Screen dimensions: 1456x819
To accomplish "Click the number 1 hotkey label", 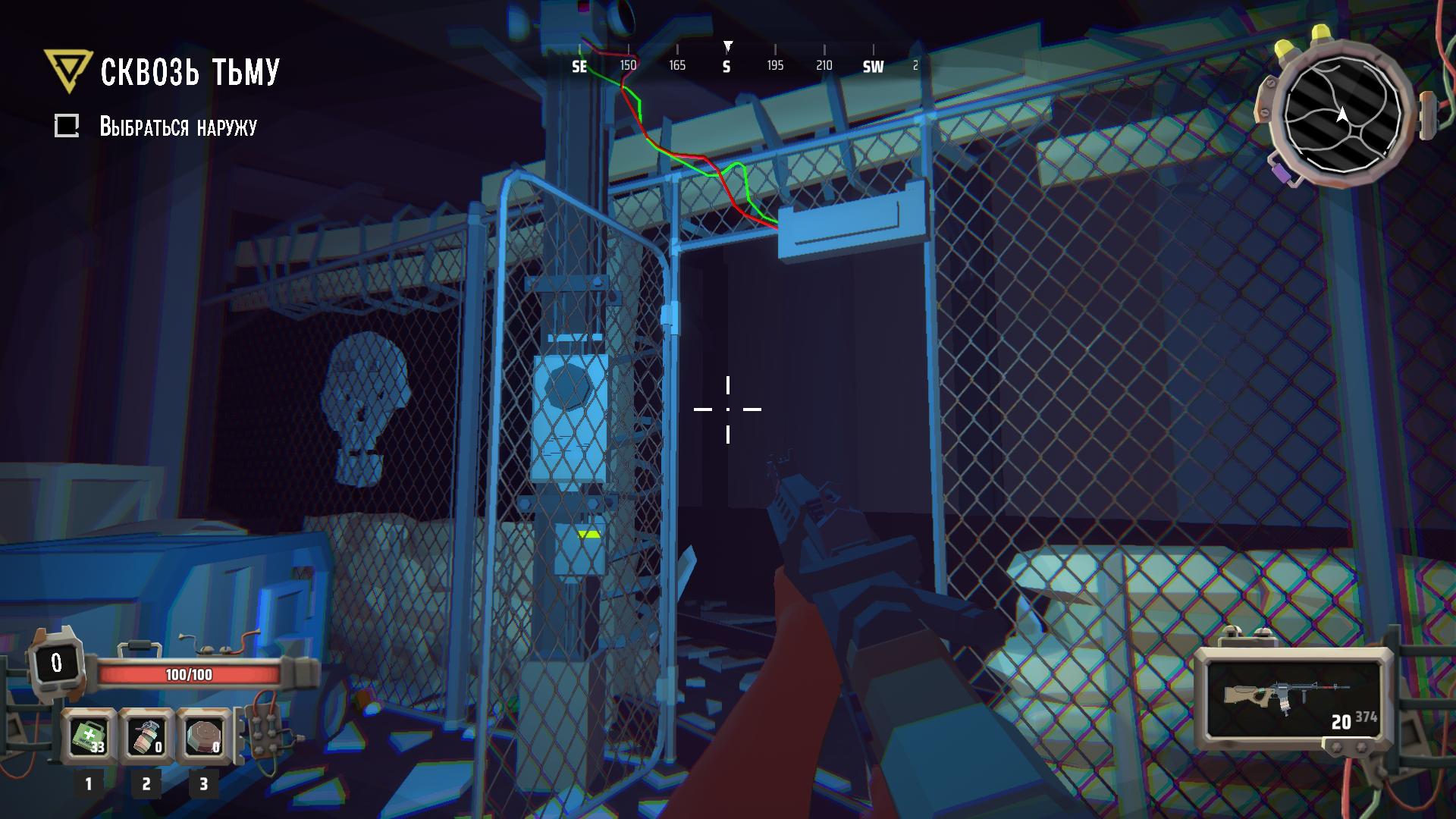I will pyautogui.click(x=89, y=782).
